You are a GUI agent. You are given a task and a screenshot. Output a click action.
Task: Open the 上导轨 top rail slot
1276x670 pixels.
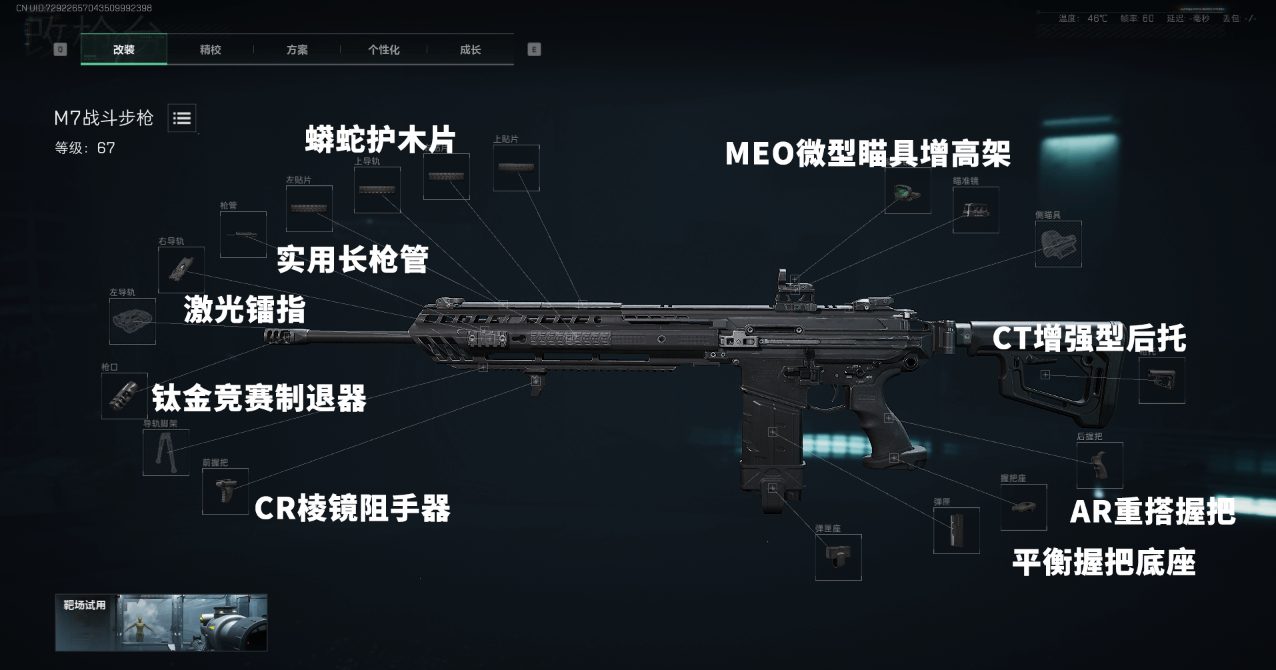[377, 190]
